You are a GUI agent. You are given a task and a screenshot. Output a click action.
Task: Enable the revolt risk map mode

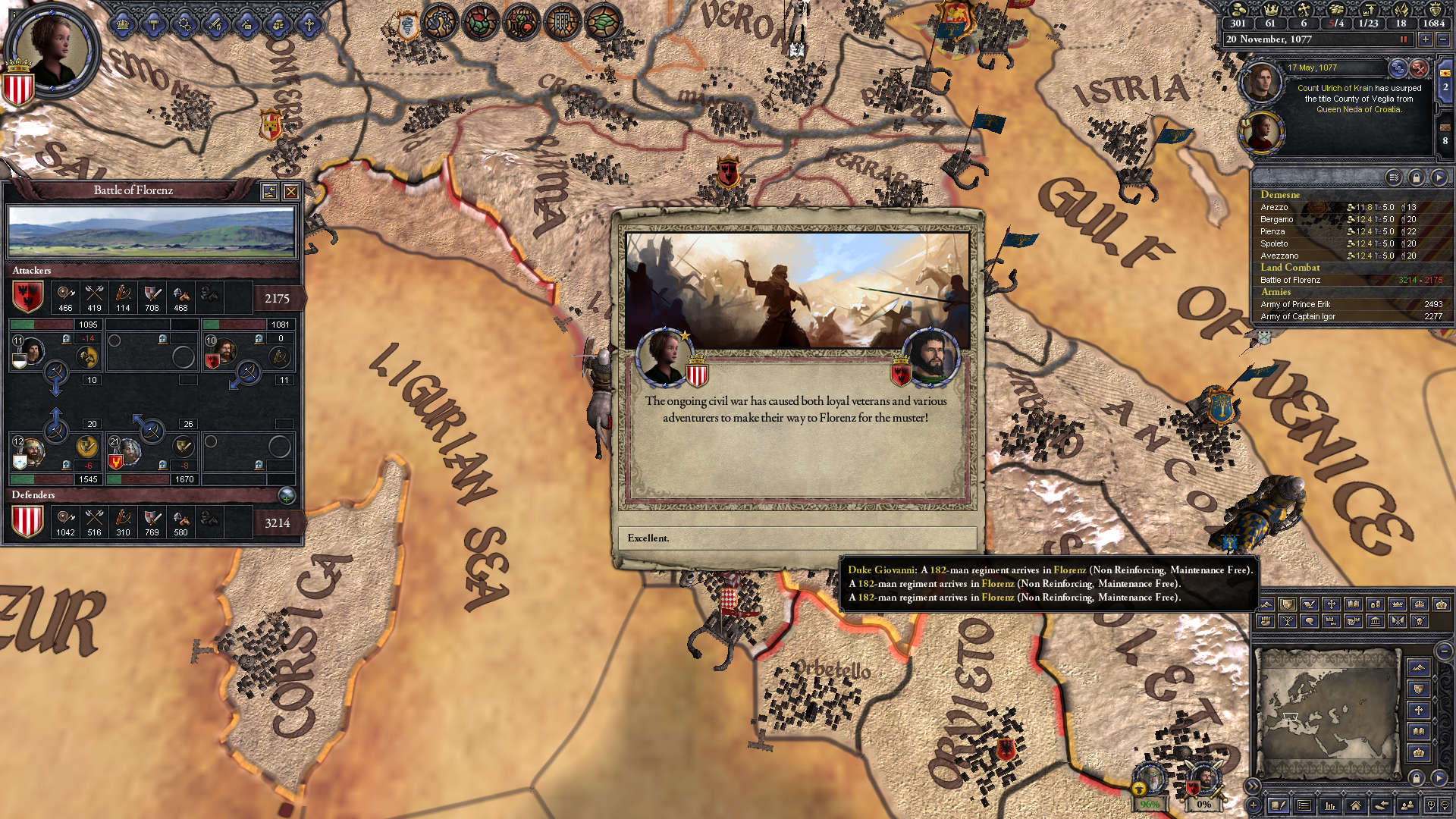coord(1266,622)
